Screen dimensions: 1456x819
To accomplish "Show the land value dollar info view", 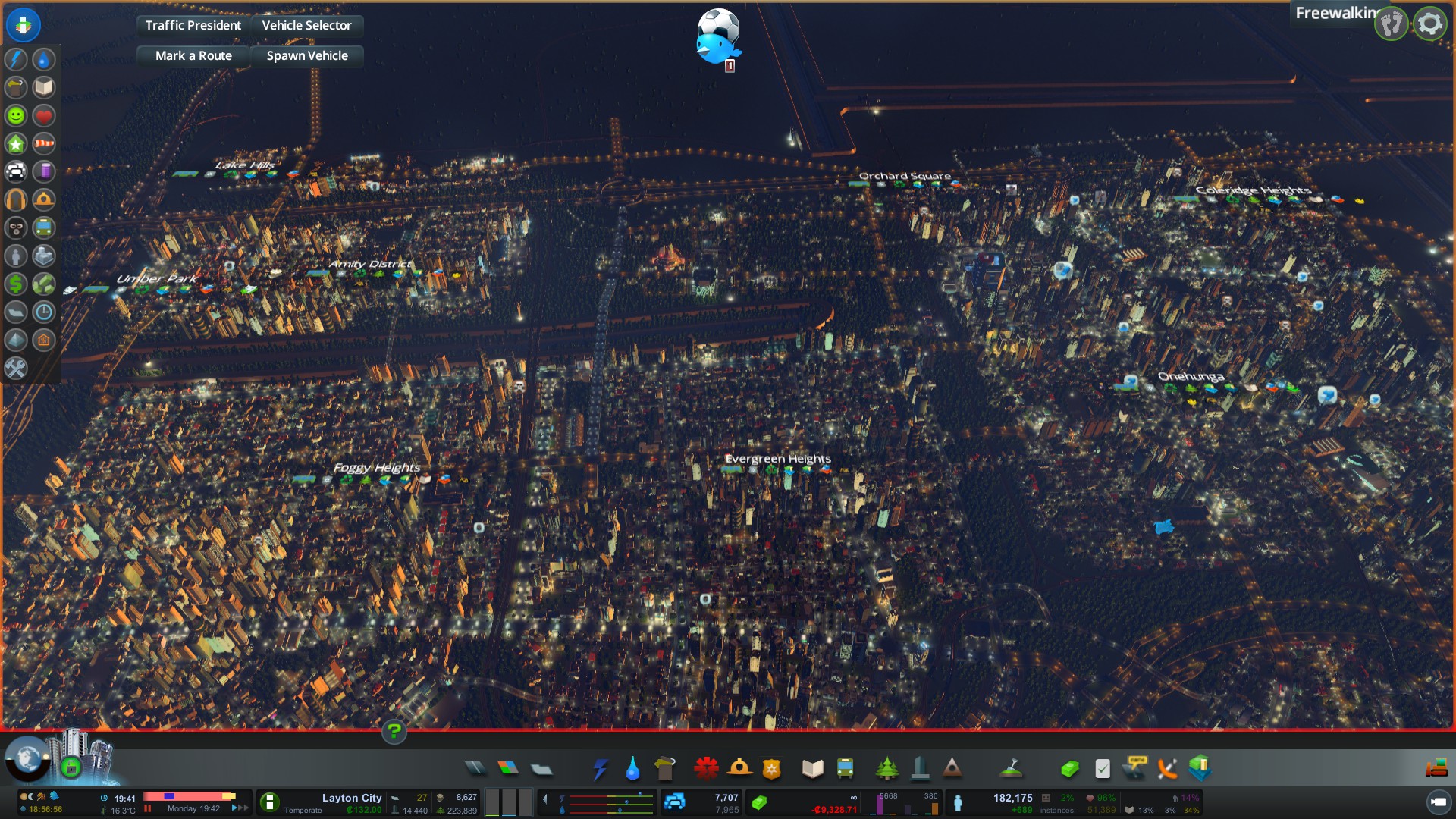I will [16, 284].
